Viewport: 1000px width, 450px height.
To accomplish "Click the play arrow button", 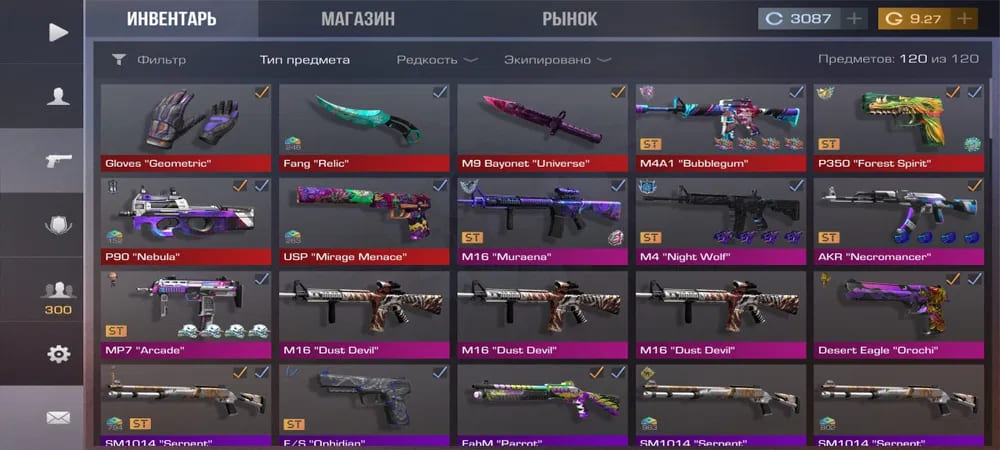I will tap(58, 33).
